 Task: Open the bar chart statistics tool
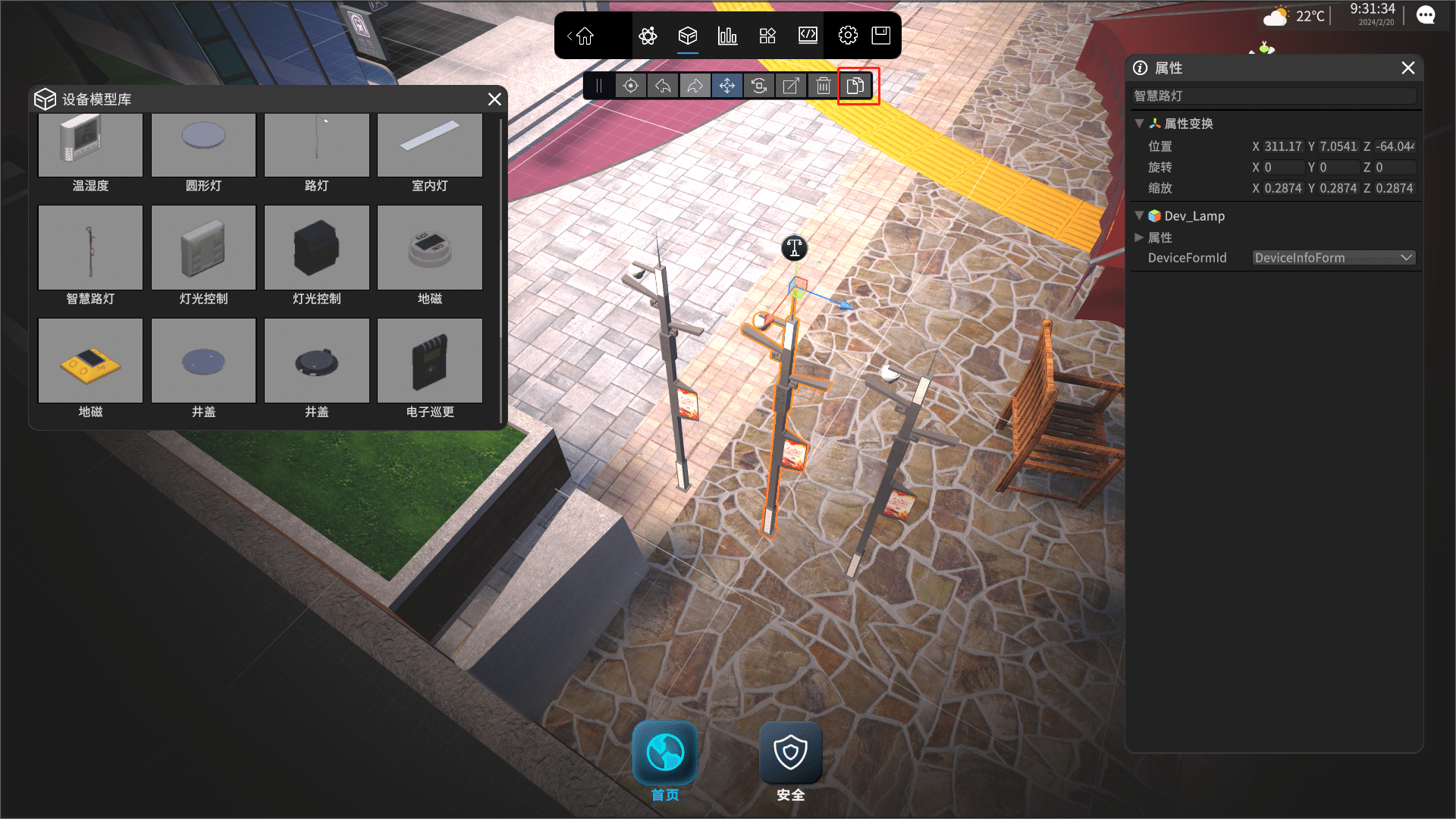727,36
